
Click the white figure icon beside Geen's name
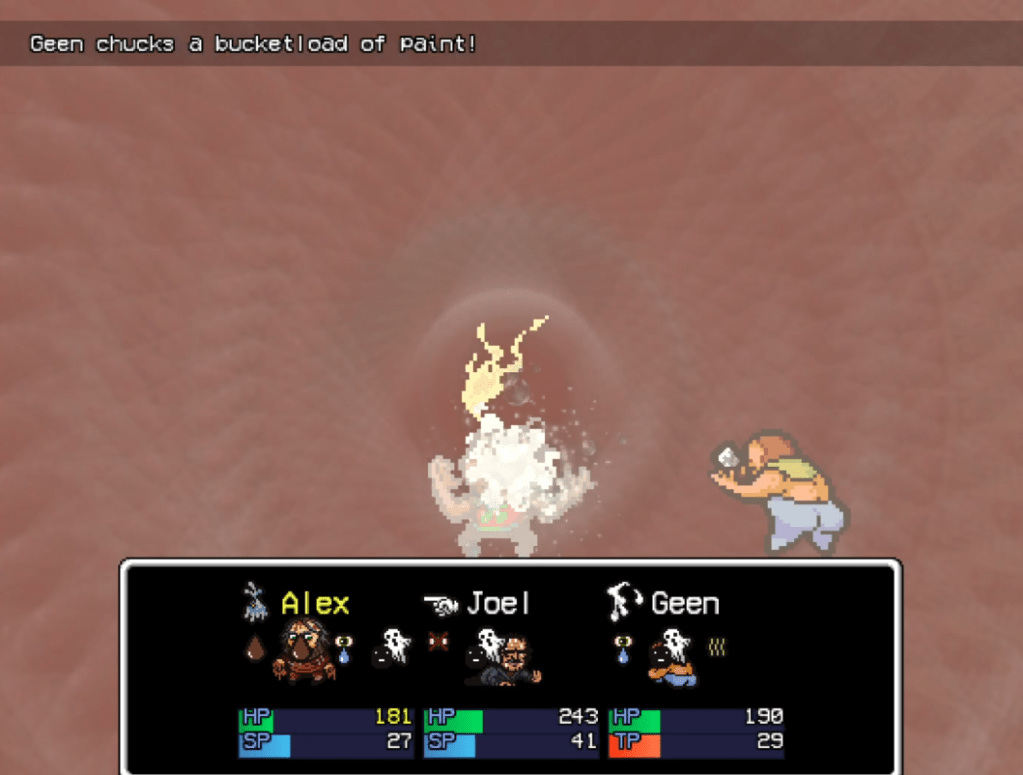[624, 603]
